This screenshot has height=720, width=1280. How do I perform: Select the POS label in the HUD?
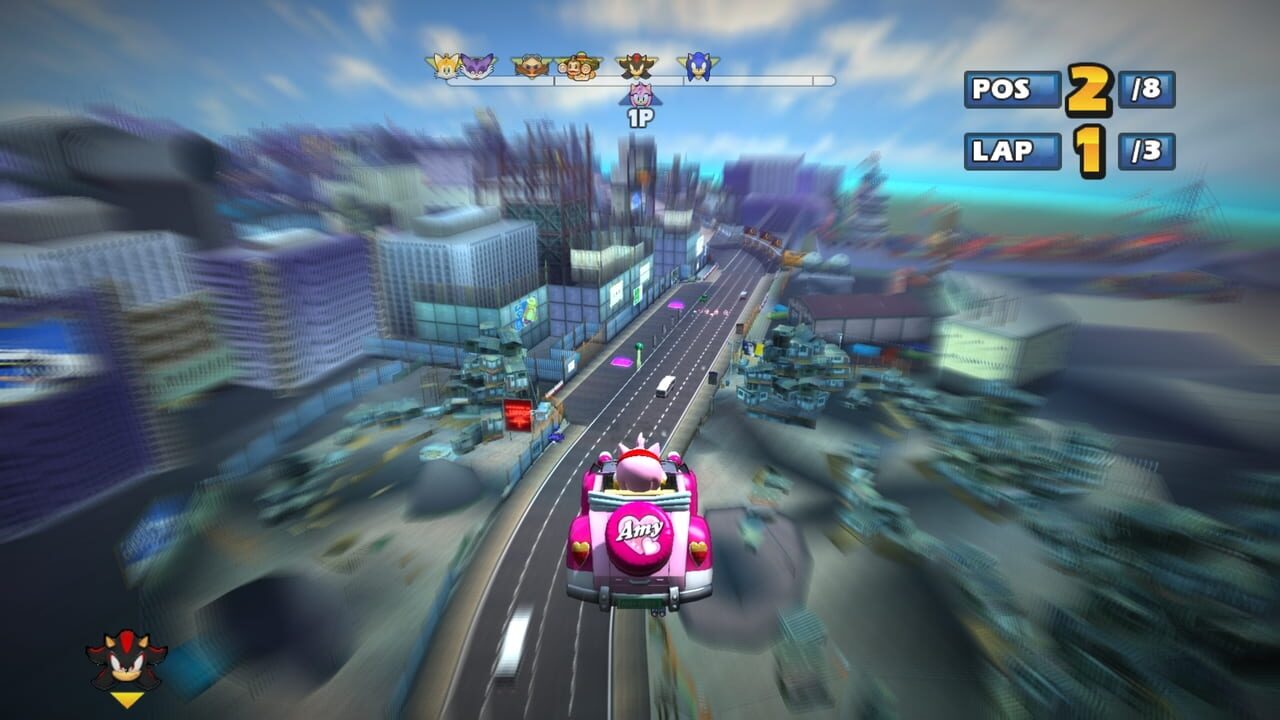point(1001,88)
